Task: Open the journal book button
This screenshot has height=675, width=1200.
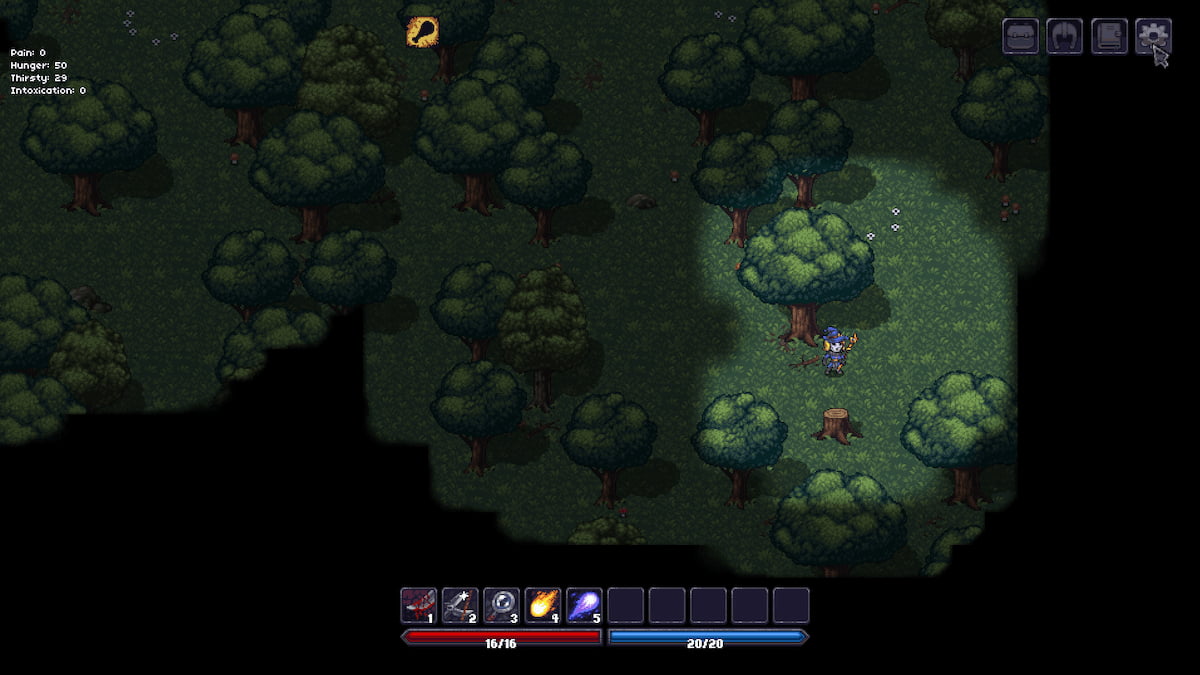Action: [x=1109, y=36]
